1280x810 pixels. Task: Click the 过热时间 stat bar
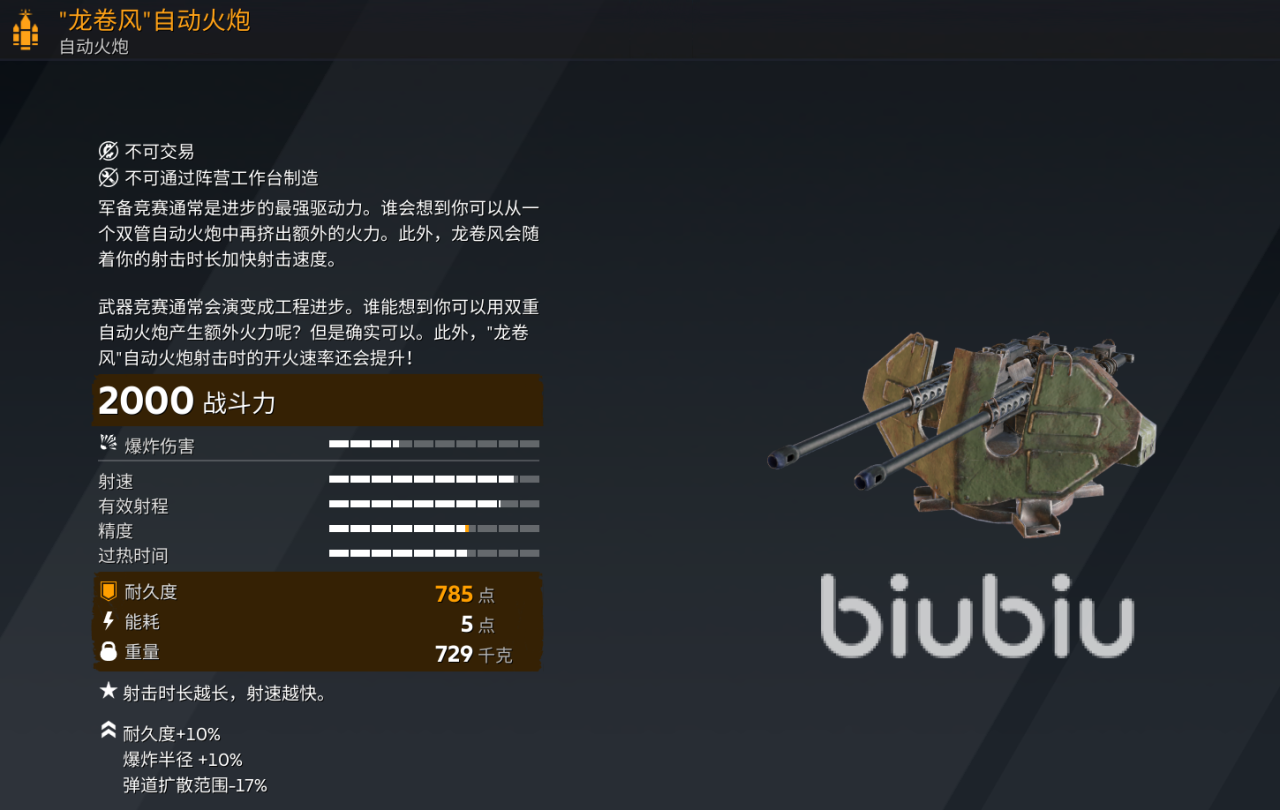coord(435,553)
